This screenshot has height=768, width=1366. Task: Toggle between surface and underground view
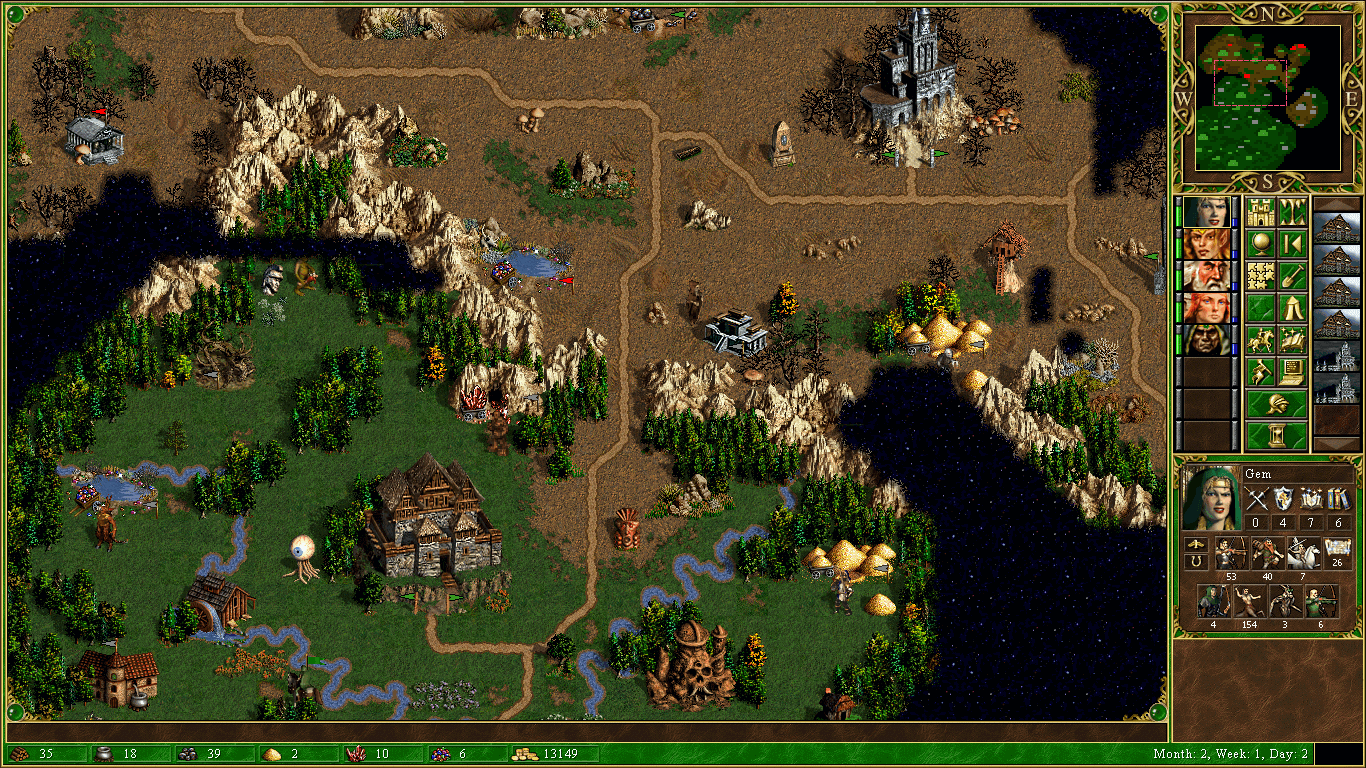(1291, 210)
